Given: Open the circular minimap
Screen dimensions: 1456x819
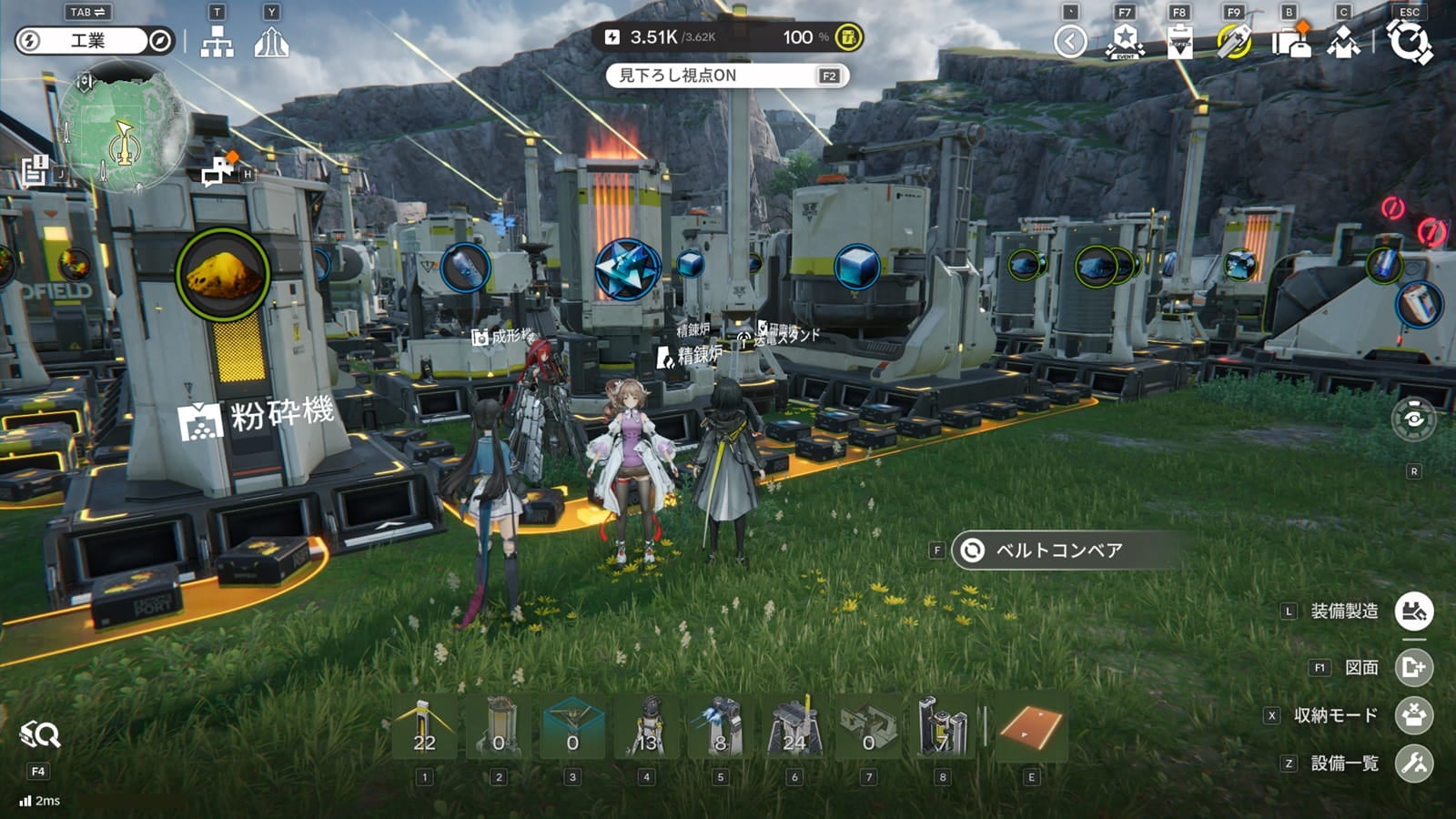Looking at the screenshot, I should click(123, 127).
